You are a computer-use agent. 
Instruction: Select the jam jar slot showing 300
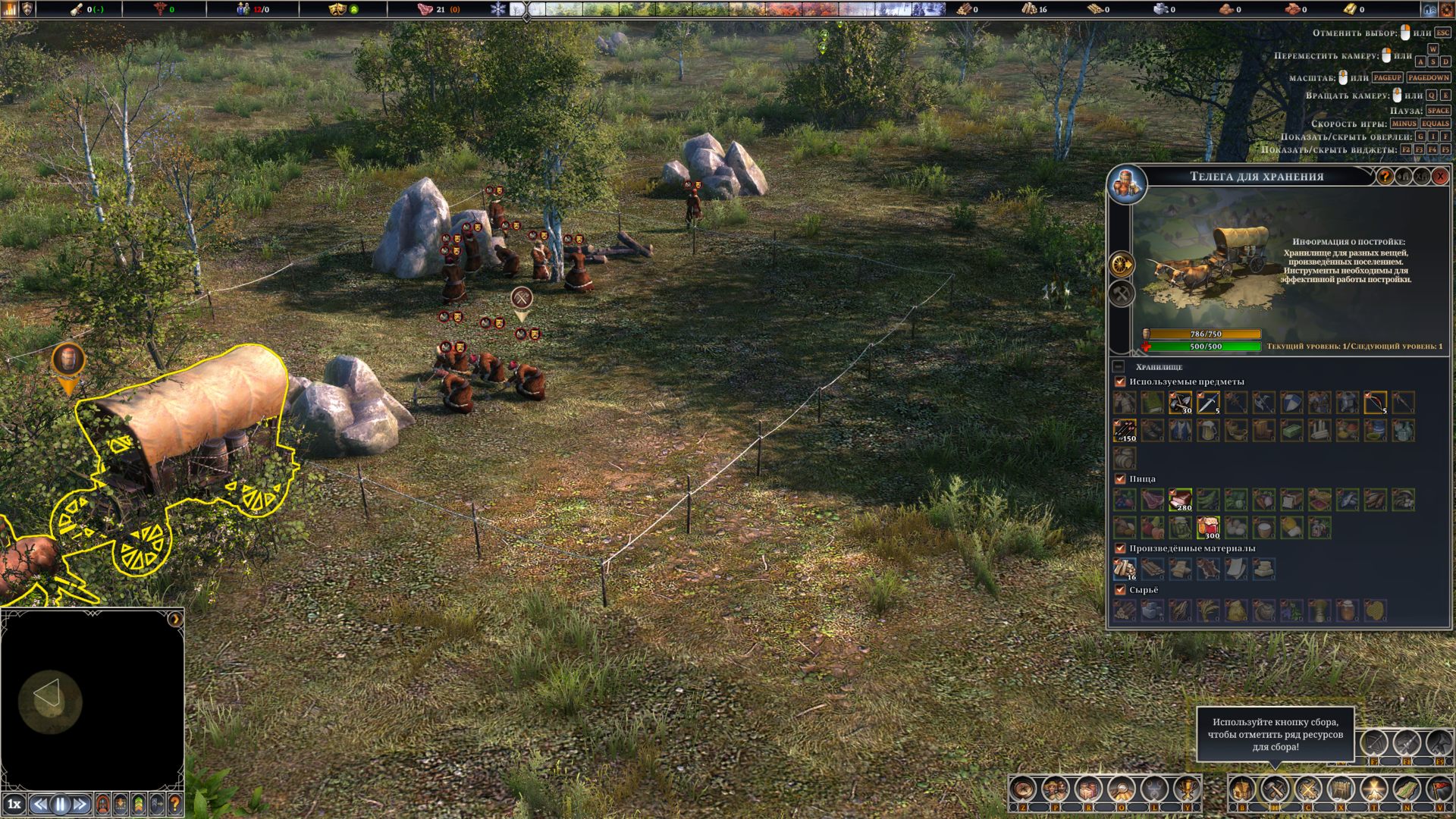1208,527
